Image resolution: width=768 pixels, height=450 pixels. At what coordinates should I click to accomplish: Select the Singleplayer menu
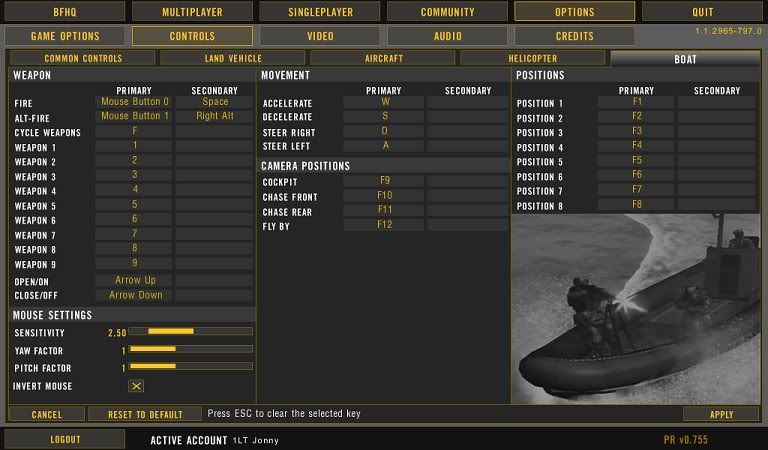coord(320,12)
